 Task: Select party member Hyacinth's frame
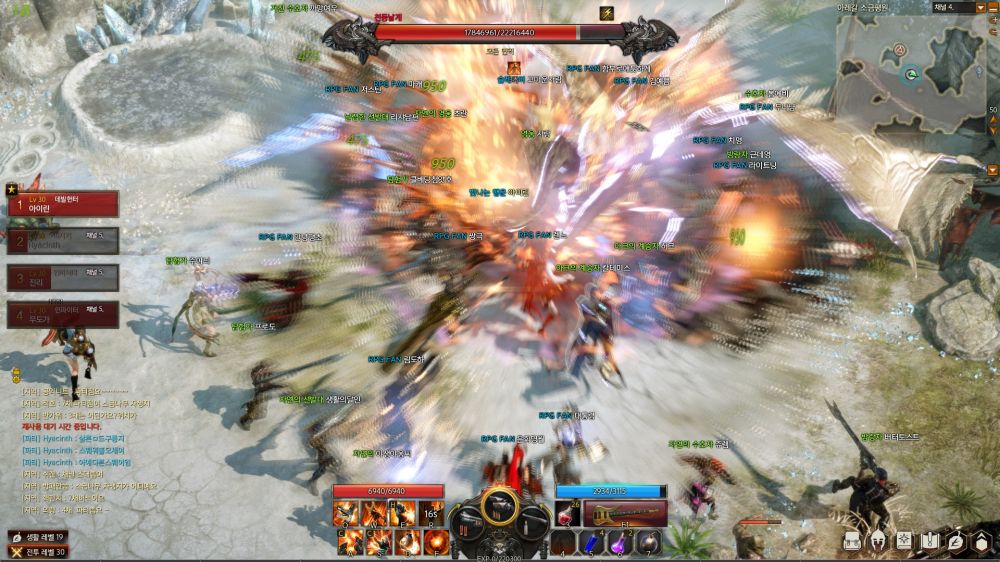[63, 241]
